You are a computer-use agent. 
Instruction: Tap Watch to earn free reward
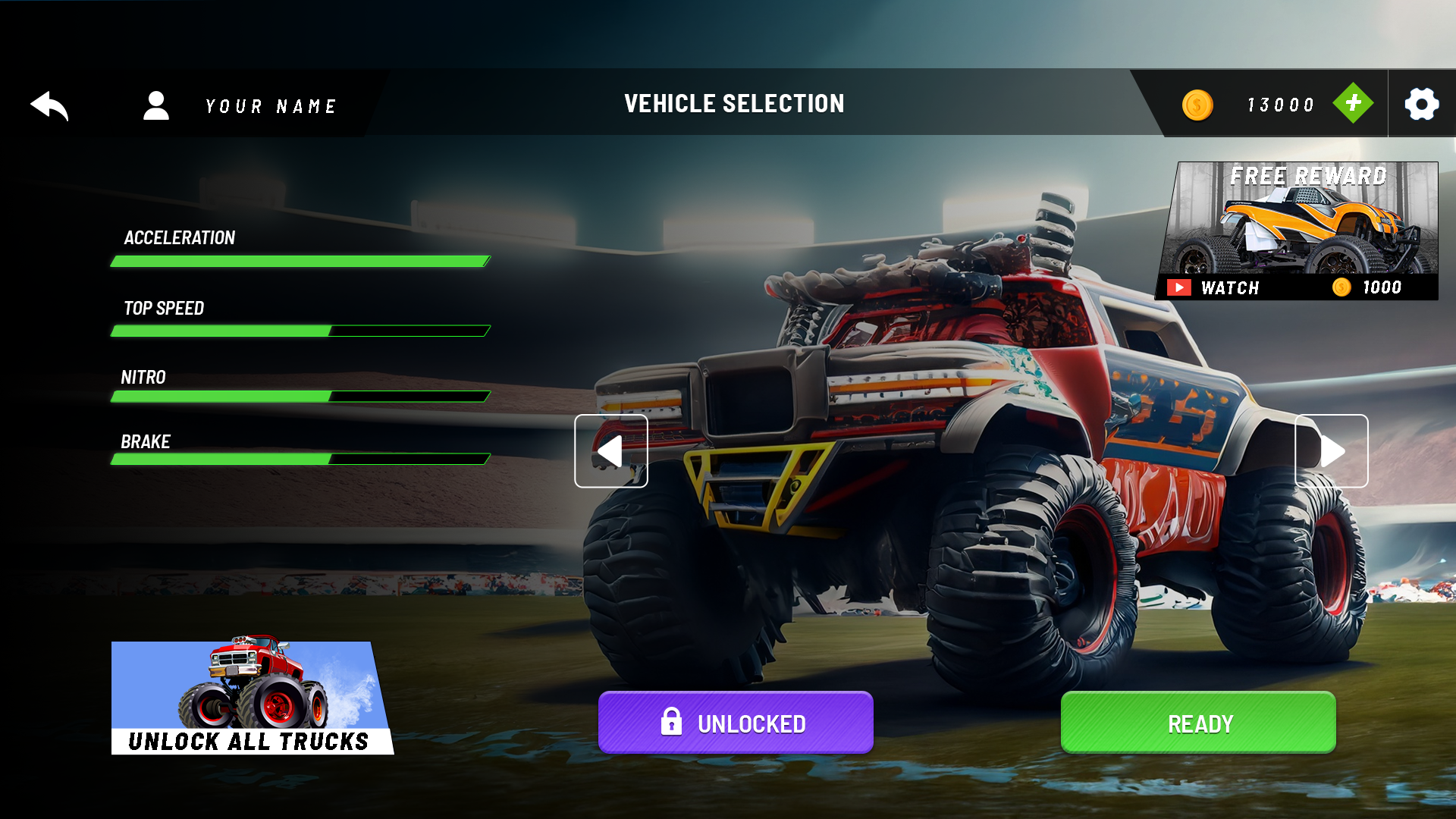(x=1228, y=287)
